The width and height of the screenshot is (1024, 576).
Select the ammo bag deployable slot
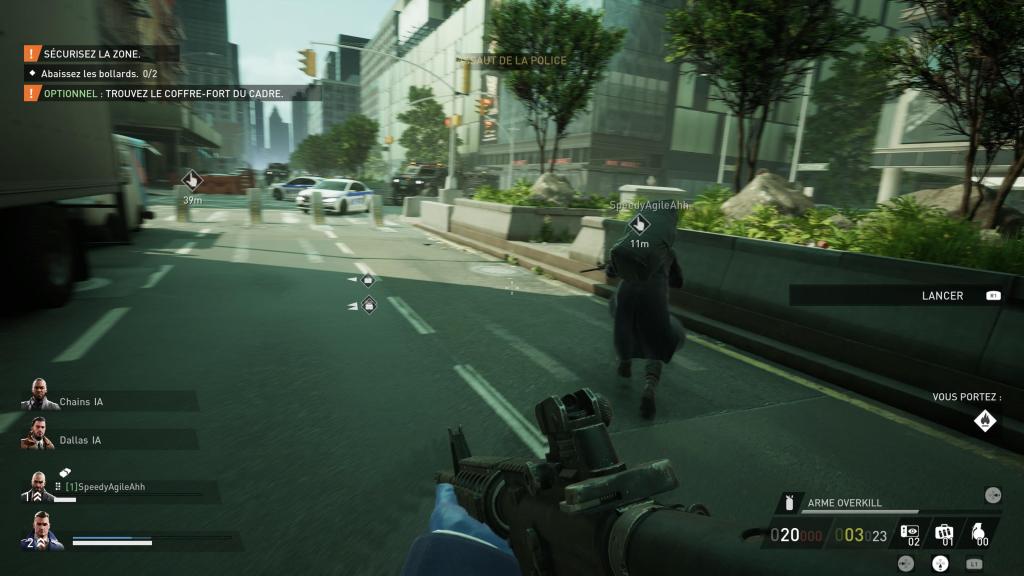coord(944,535)
